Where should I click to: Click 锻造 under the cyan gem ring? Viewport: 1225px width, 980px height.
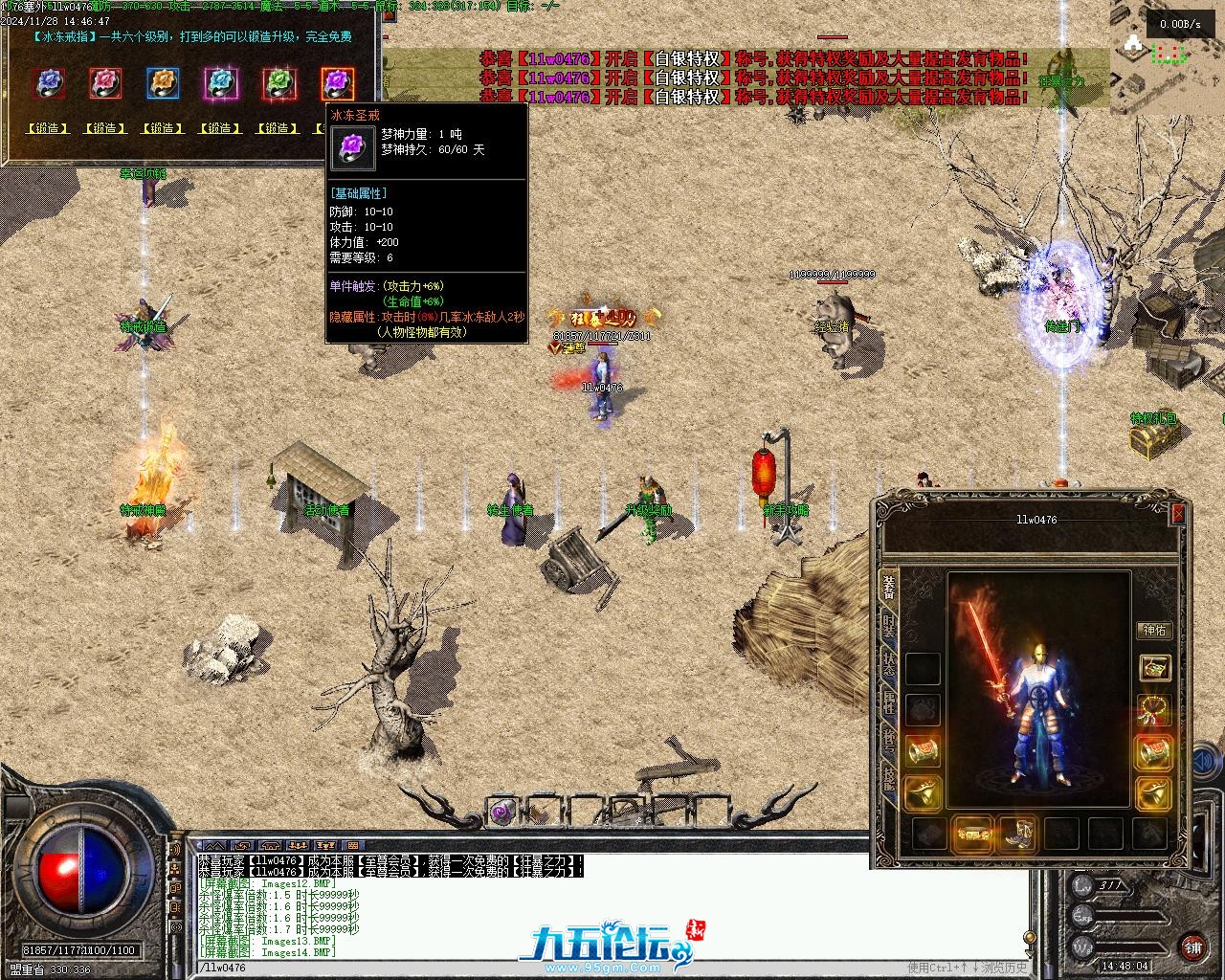[x=220, y=128]
